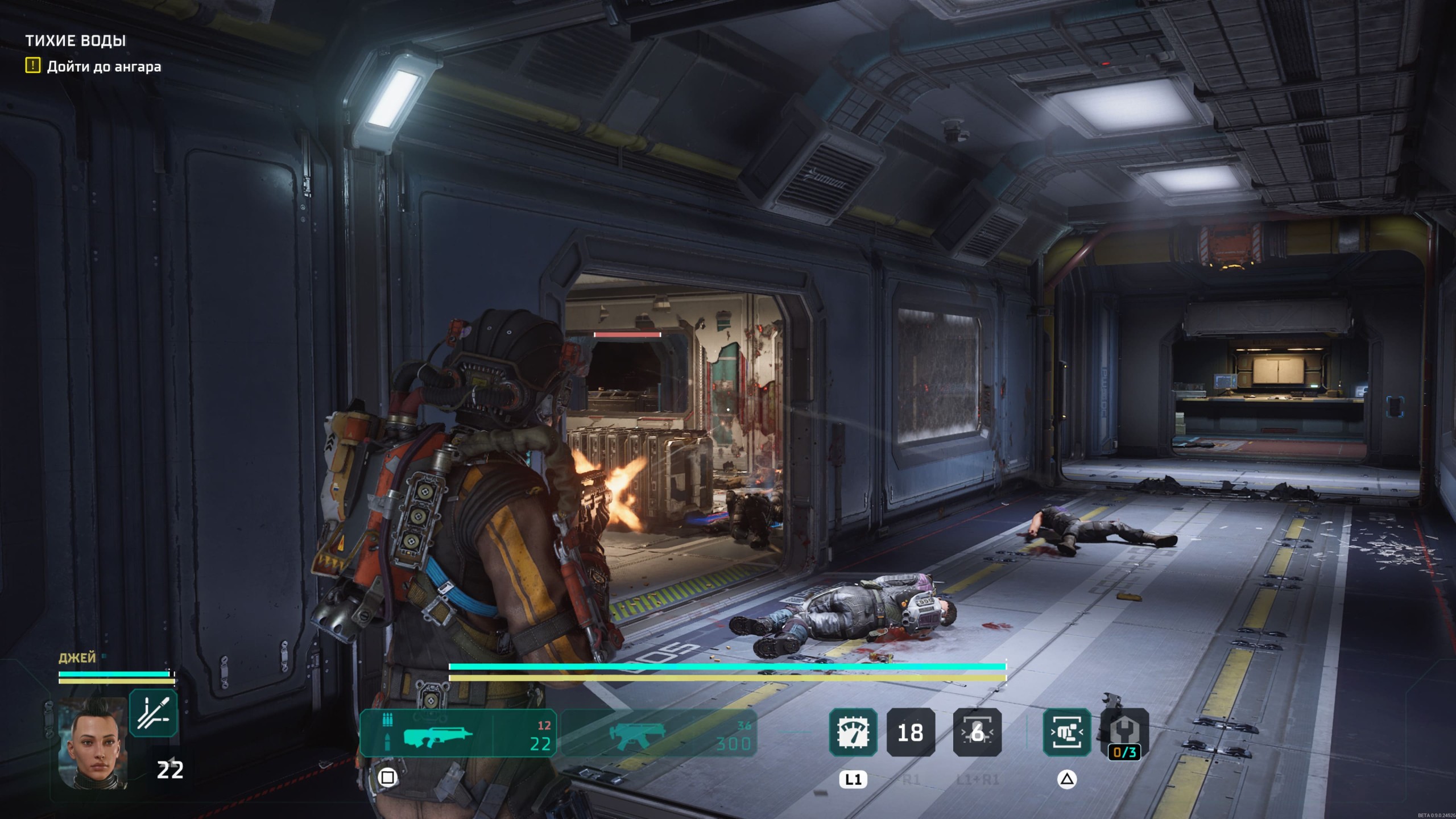Select the bullet passive skill icon
The width and height of the screenshot is (1456, 819).
153,713
